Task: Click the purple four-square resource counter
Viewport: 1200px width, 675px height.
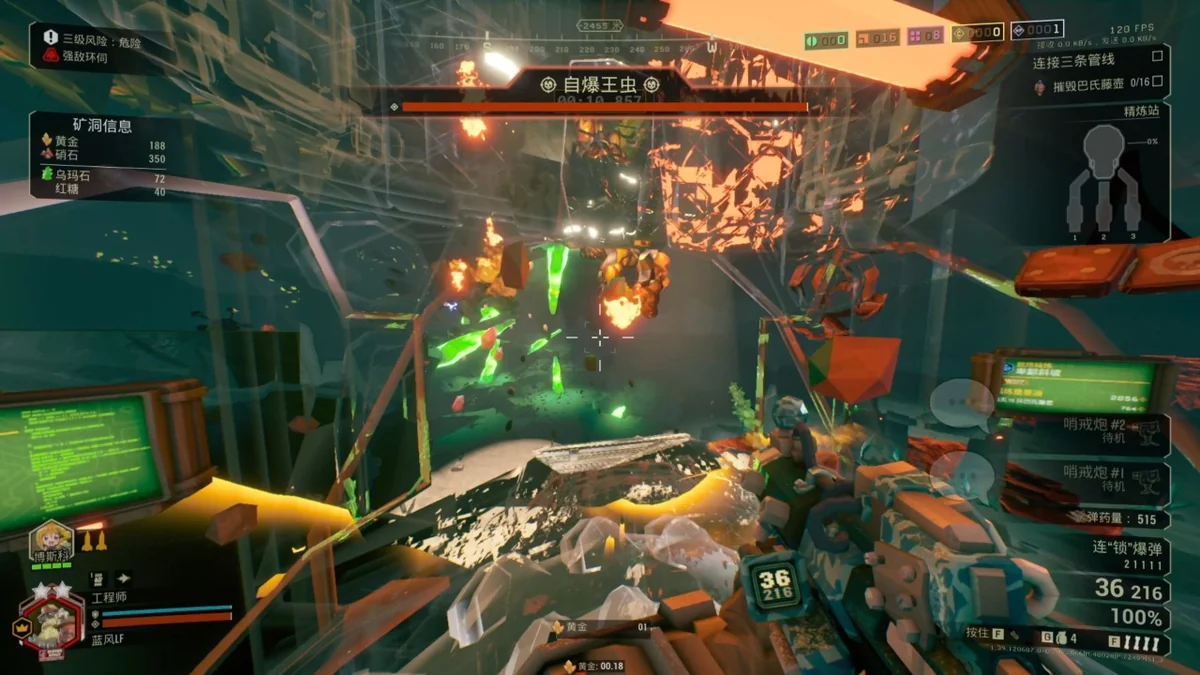Action: coord(927,37)
